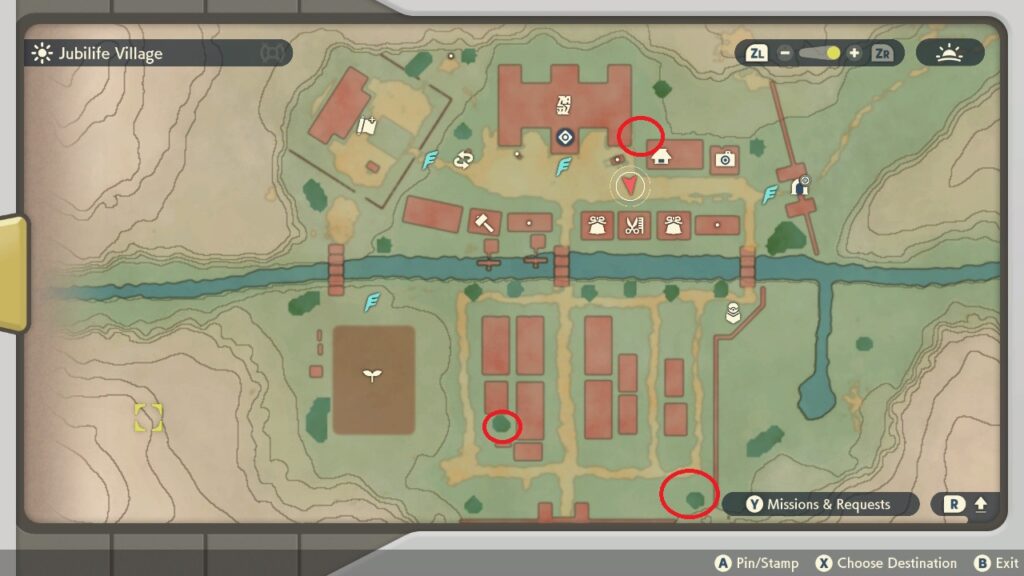Select the front gate guard marker
Screen dimensions: 1024x576
tap(799, 185)
